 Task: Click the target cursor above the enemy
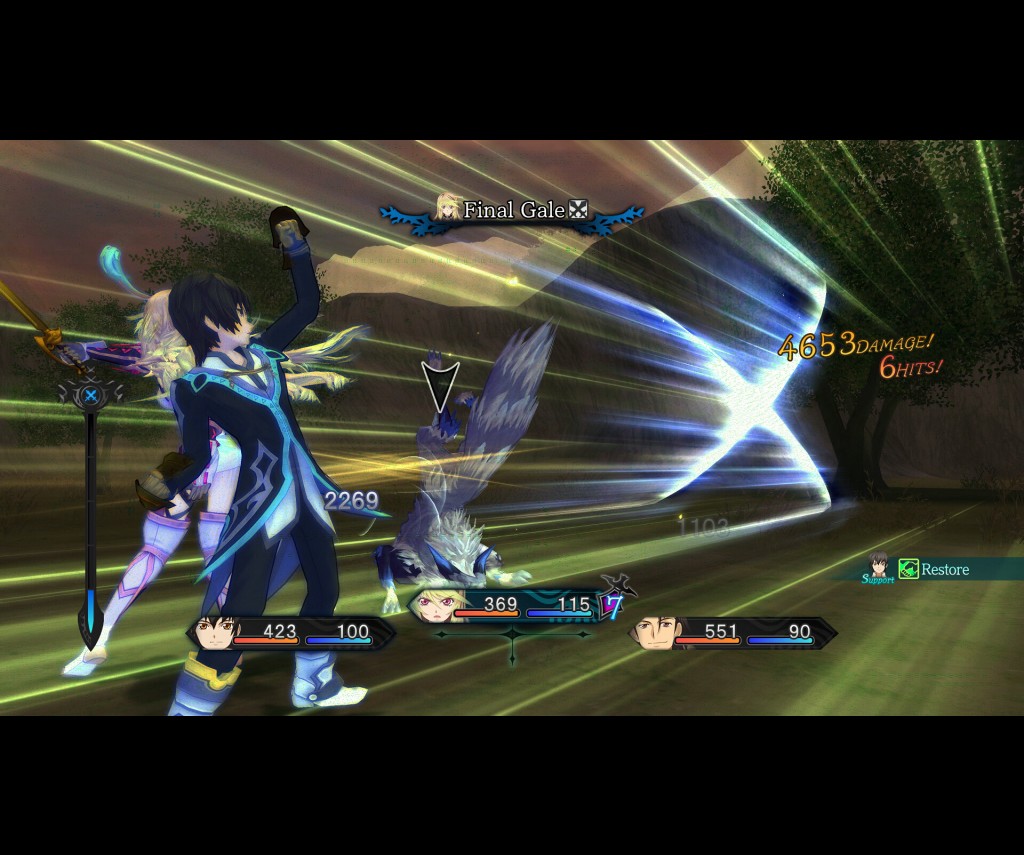437,385
